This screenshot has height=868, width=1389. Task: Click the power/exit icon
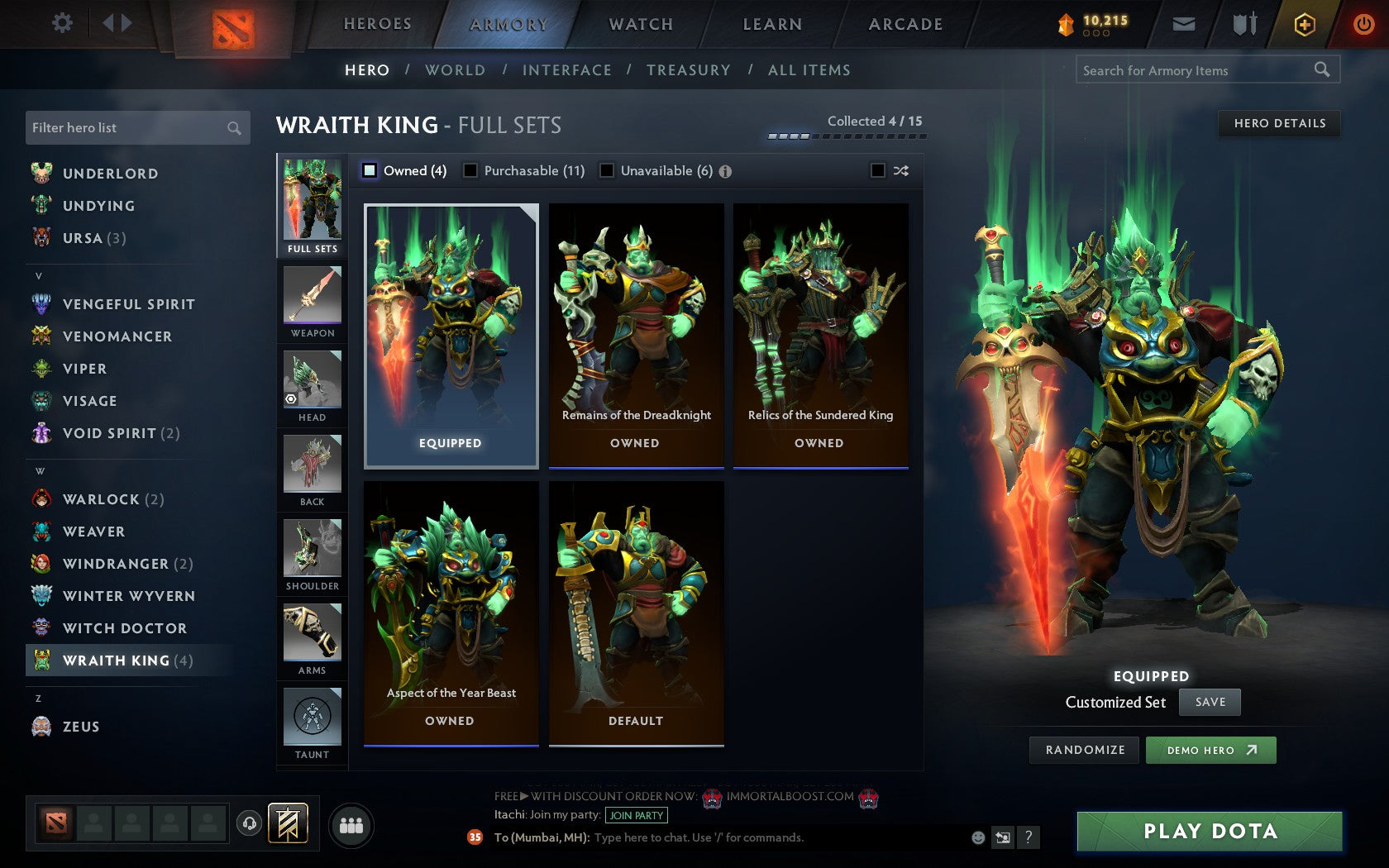click(x=1363, y=25)
